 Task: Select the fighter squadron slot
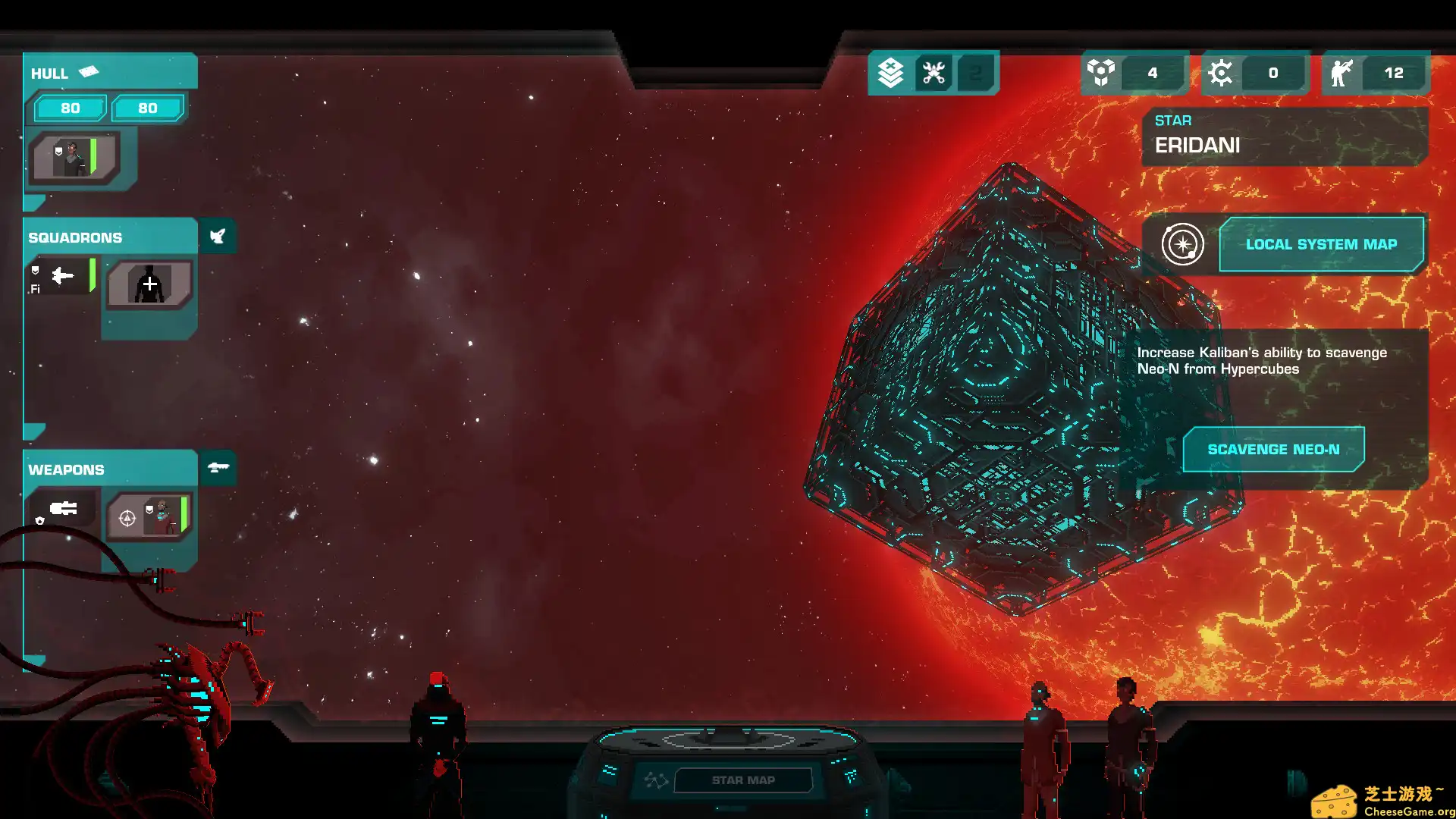tap(63, 277)
